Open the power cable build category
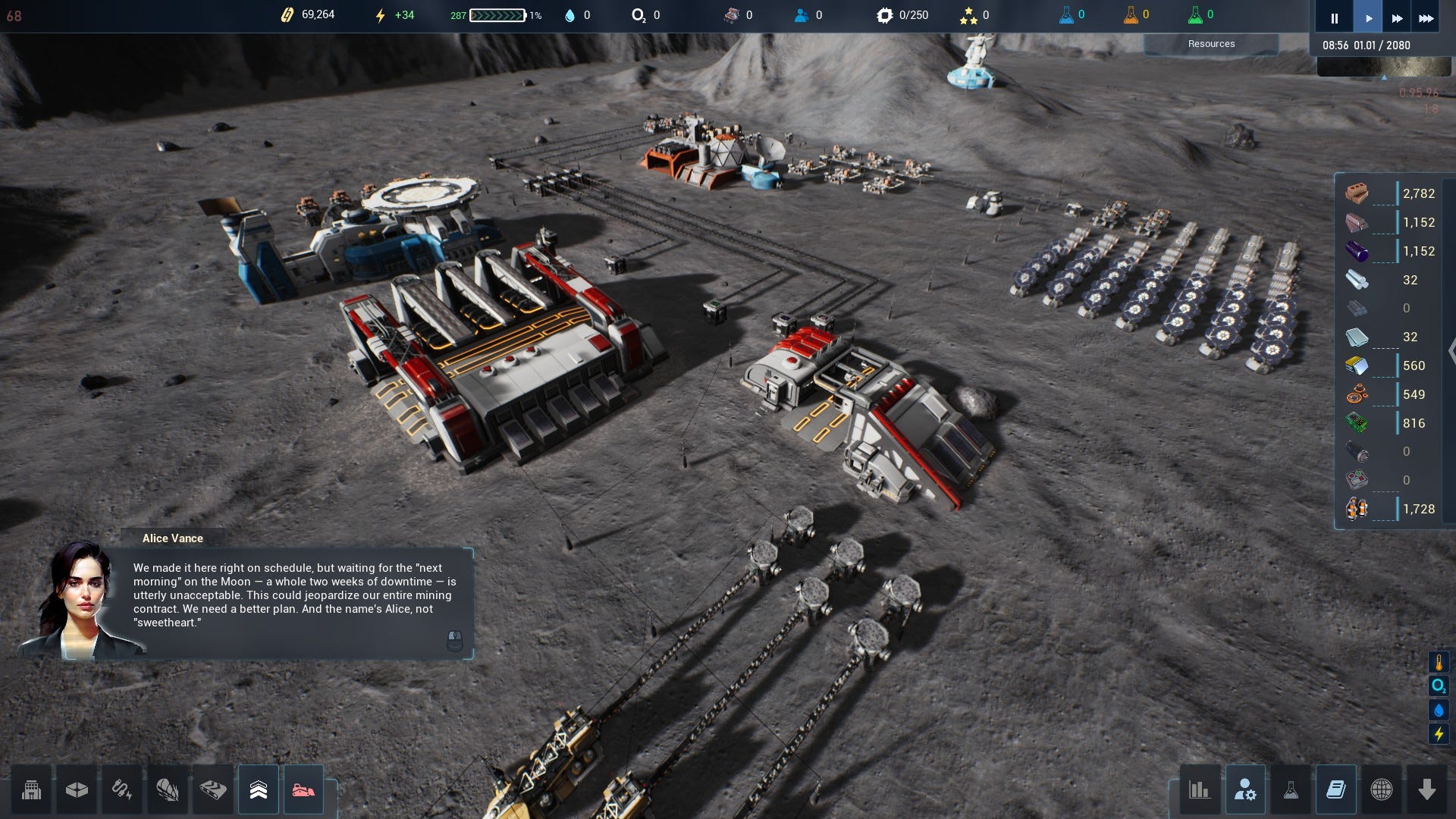This screenshot has height=819, width=1456. 122,790
